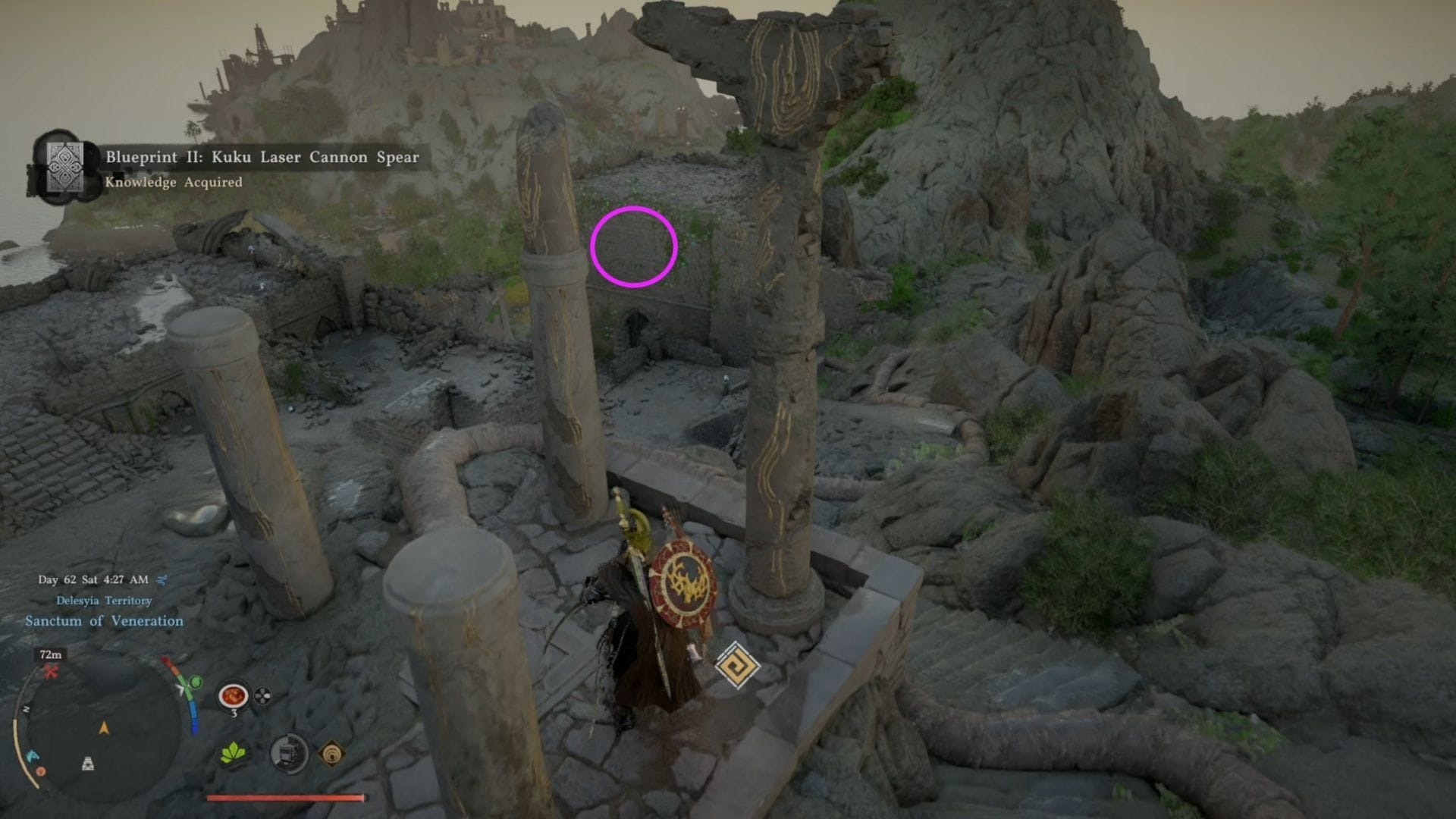Select the four-dot d-pad selector icon
The image size is (1456, 819).
[x=262, y=695]
